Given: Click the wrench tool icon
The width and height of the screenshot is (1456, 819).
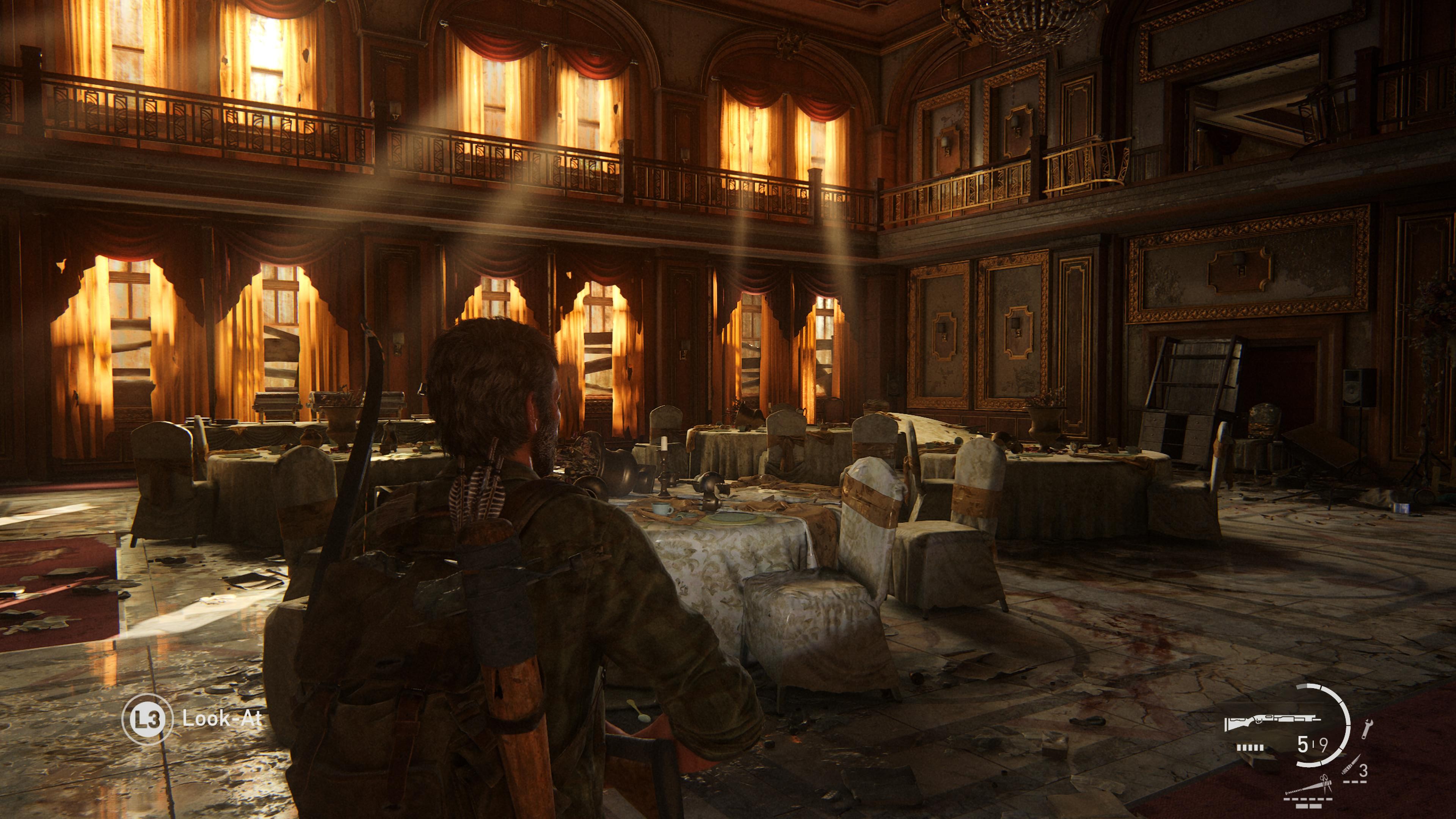Looking at the screenshot, I should [x=1367, y=728].
